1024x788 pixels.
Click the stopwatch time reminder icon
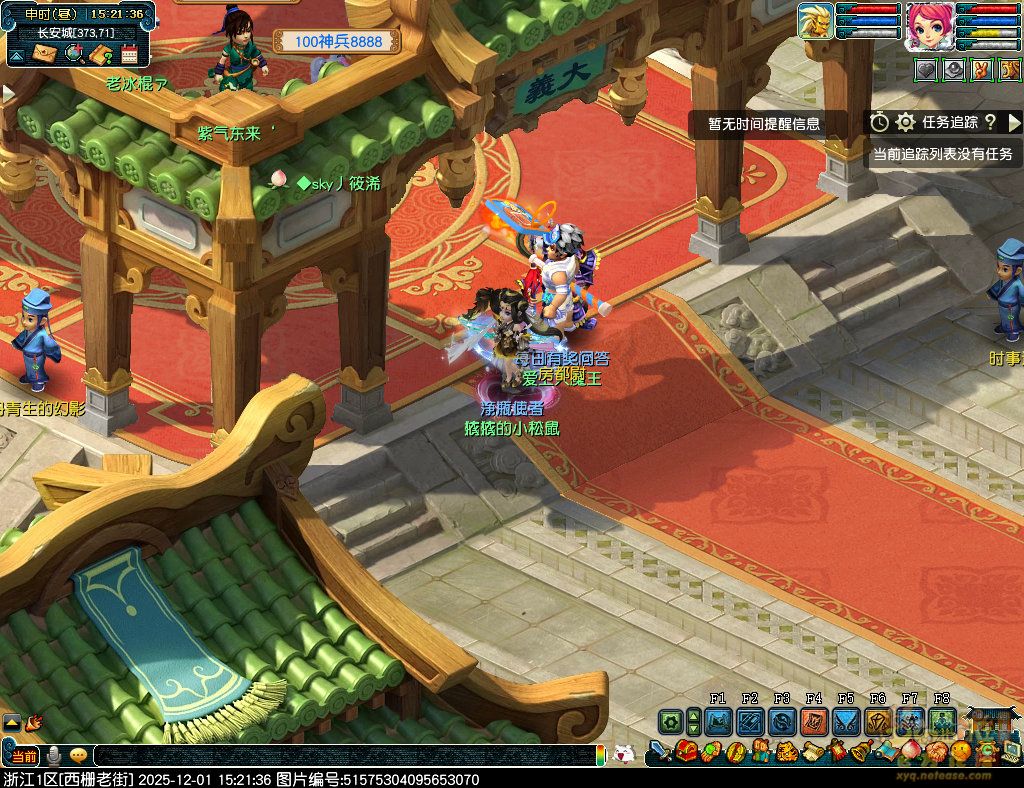click(x=879, y=122)
